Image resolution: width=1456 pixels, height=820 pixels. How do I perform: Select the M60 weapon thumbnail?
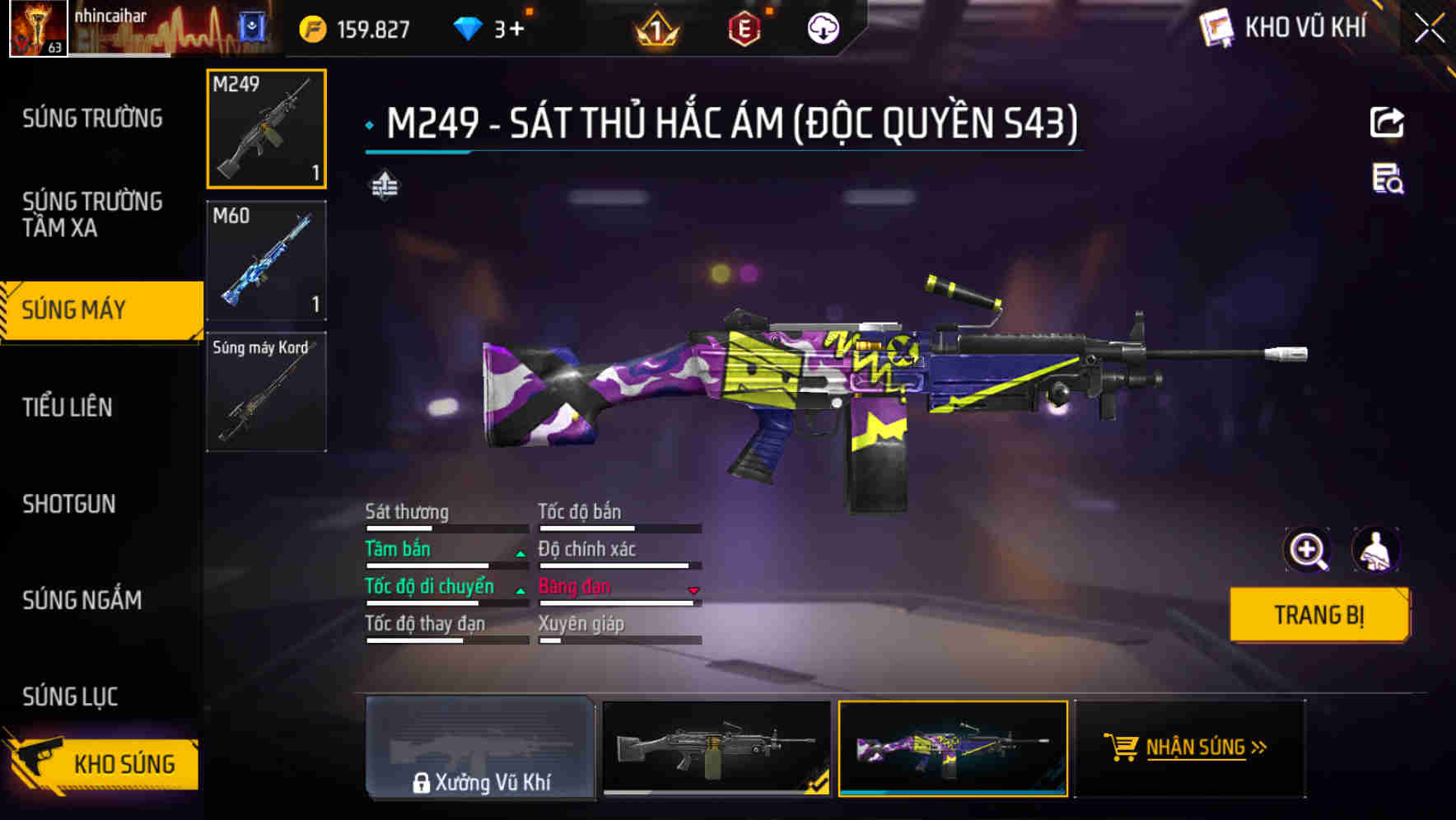266,259
